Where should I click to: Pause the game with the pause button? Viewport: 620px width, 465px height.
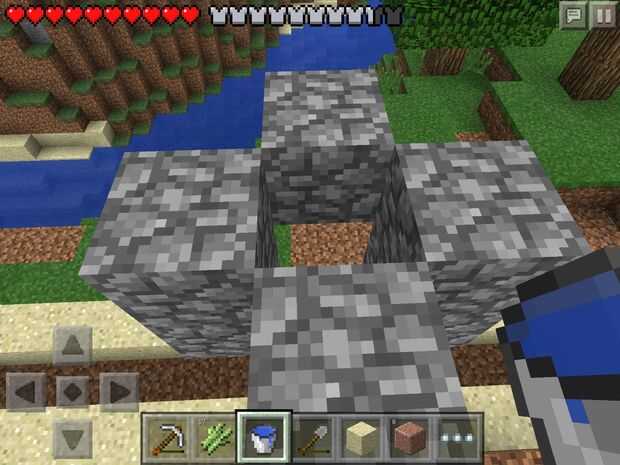(603, 15)
